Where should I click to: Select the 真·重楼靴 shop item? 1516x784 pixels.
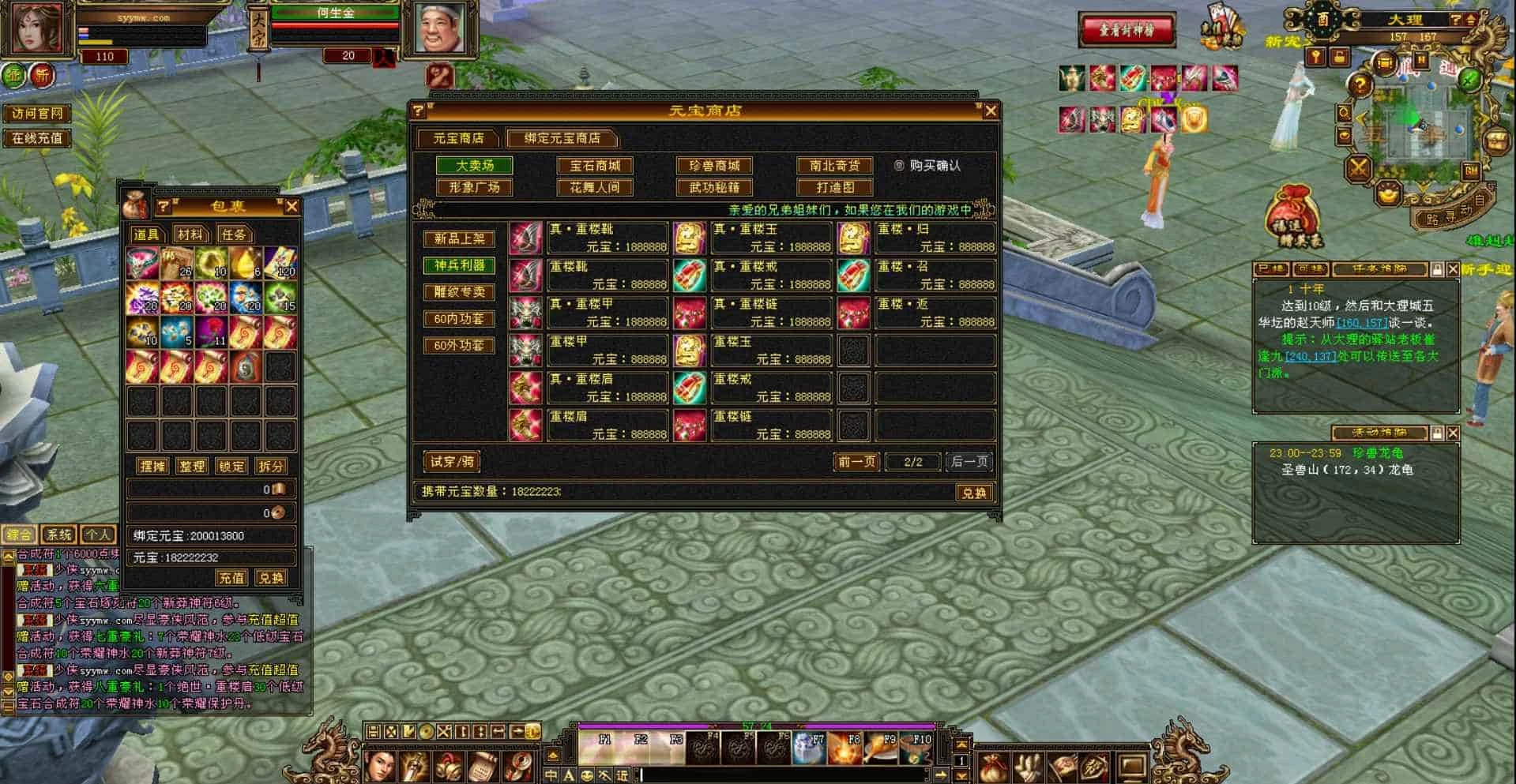607,238
